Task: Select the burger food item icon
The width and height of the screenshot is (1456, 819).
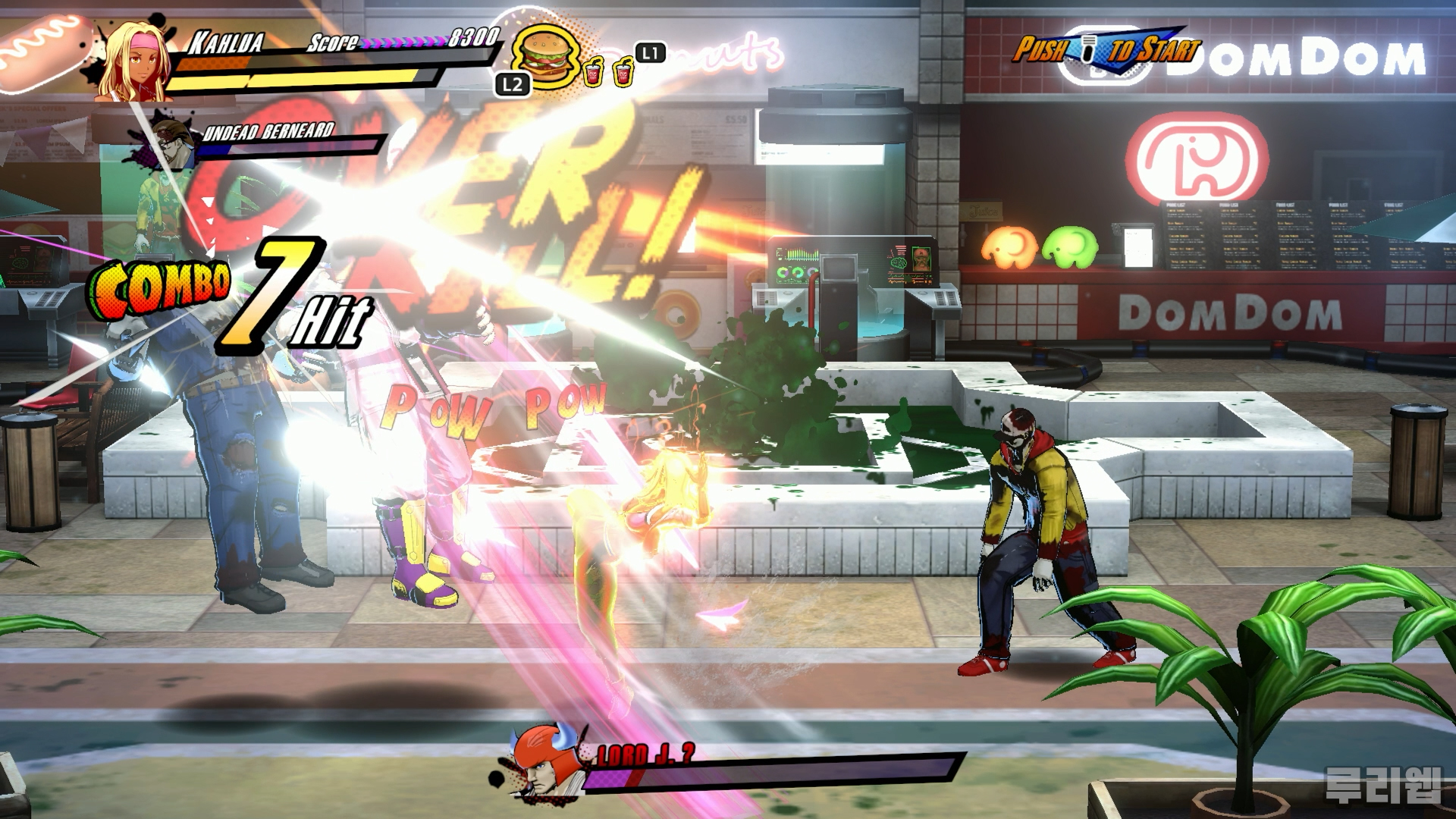Action: coord(543,57)
